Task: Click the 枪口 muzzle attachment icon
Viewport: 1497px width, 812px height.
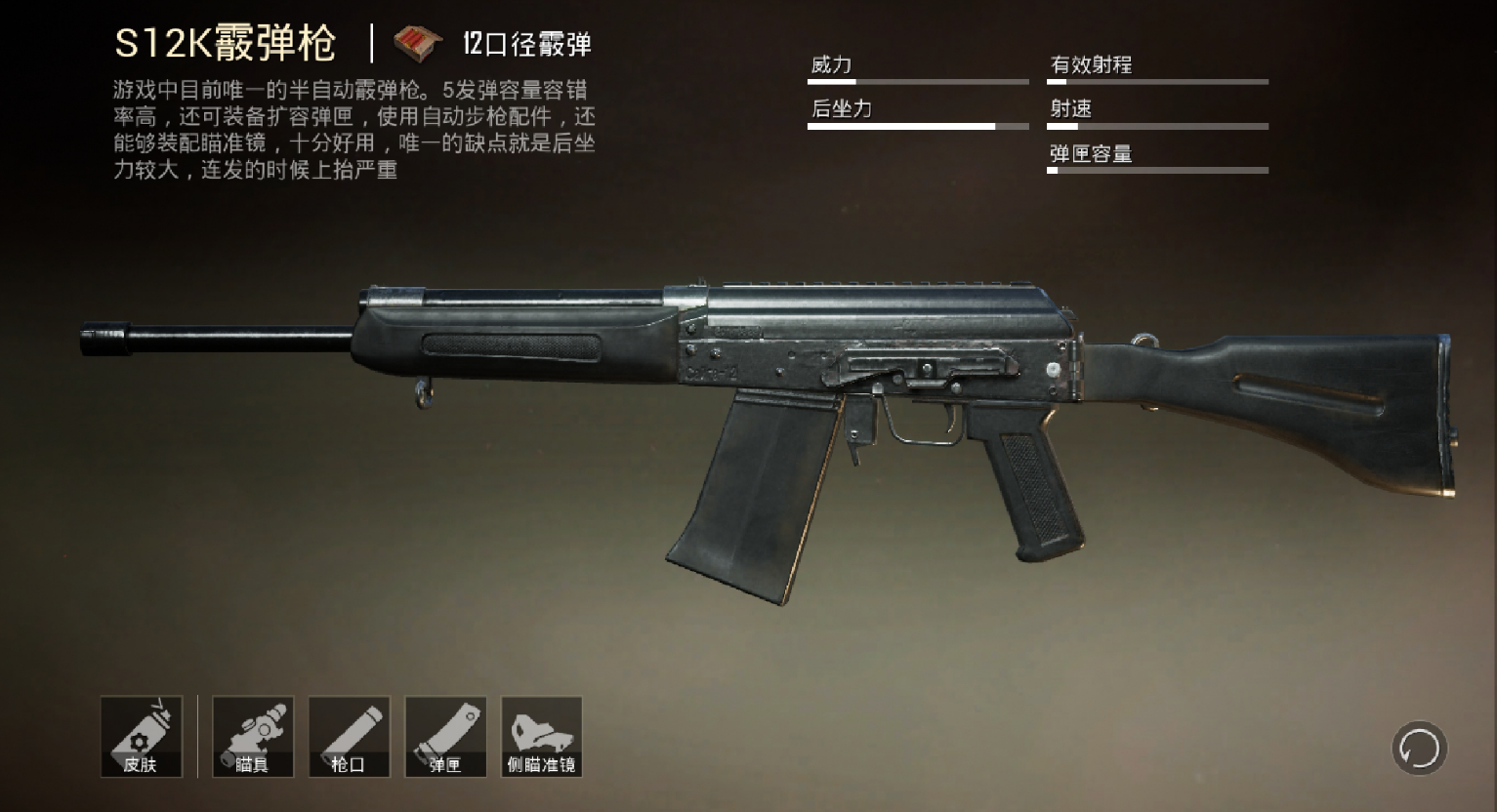Action: 349,736
